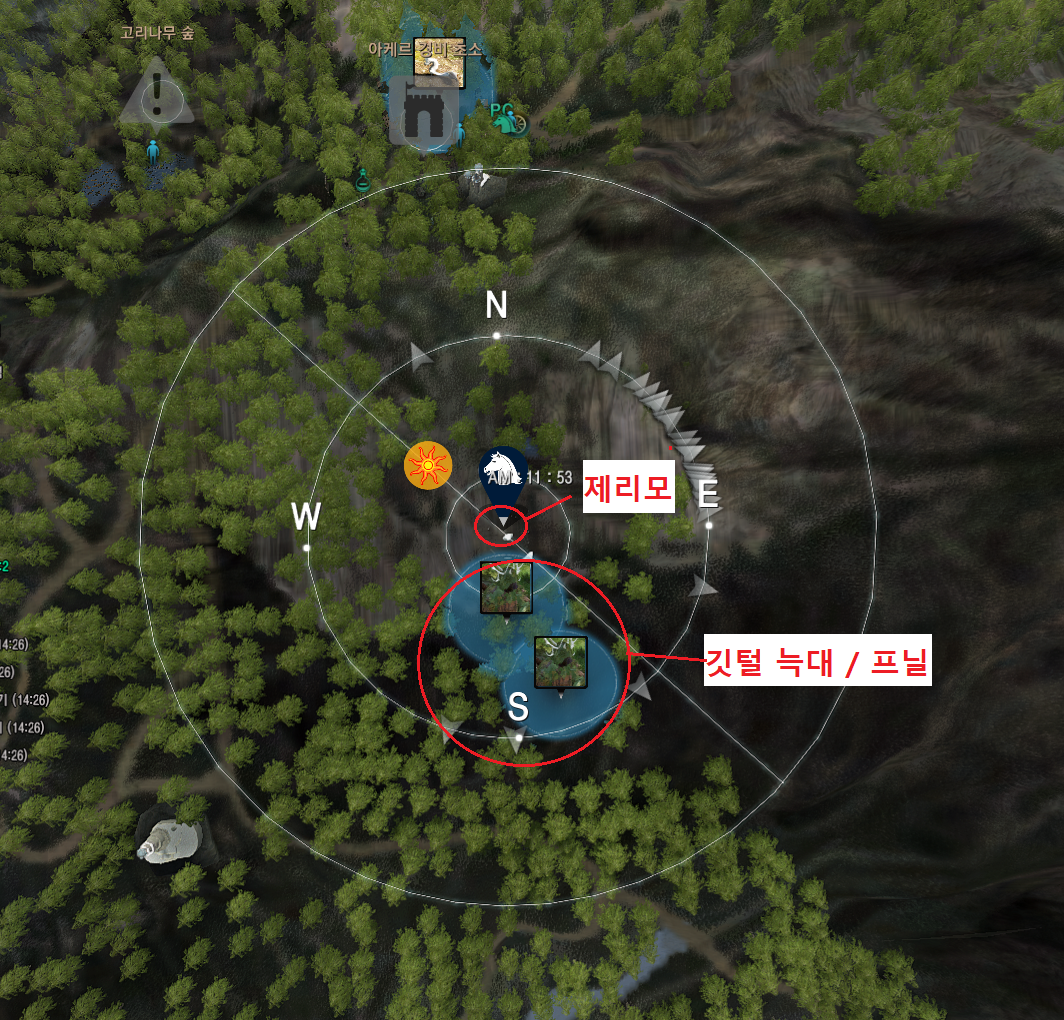This screenshot has width=1064, height=1020.
Task: Select the 고리나무 숲 exclamation warning node
Action: coord(157,93)
